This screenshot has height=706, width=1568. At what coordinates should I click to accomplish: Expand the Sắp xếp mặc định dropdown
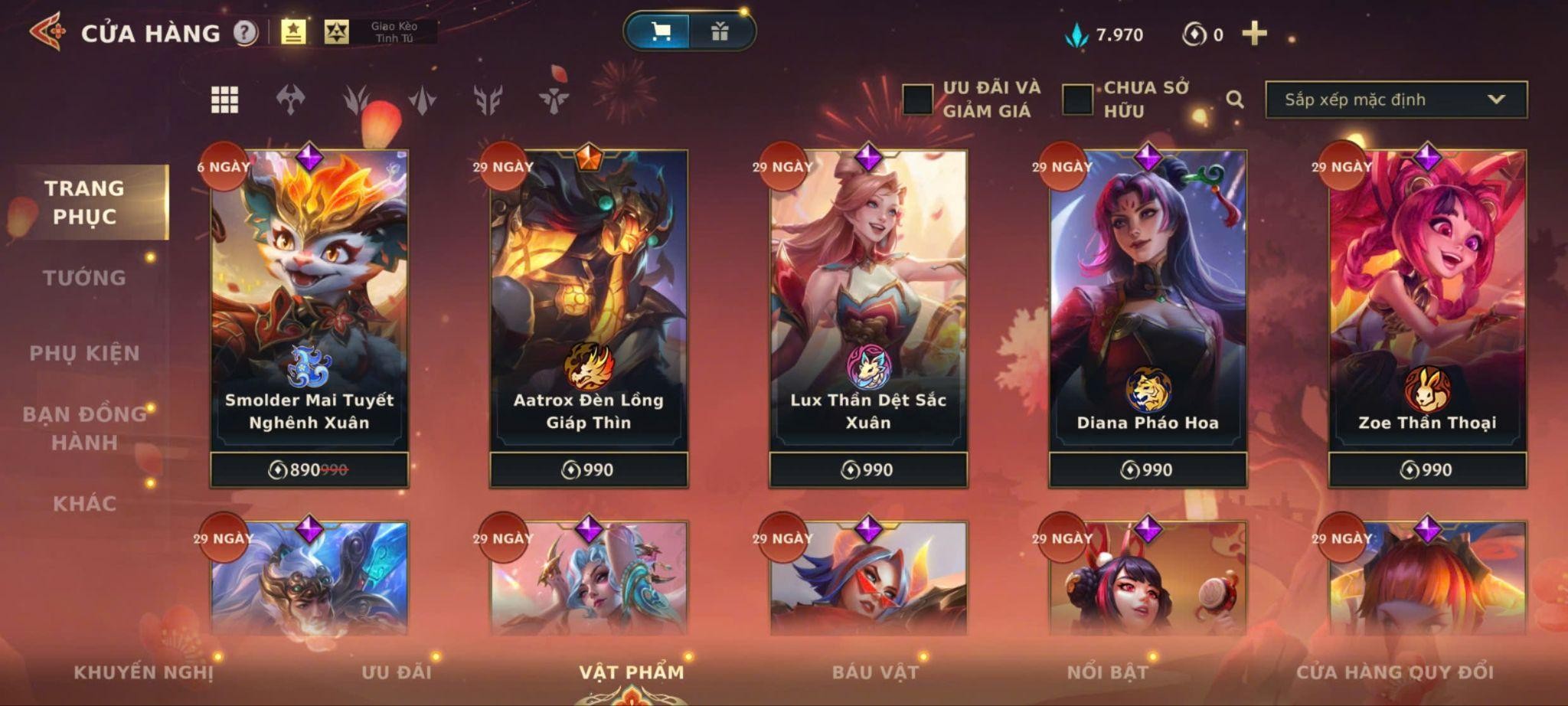1396,100
